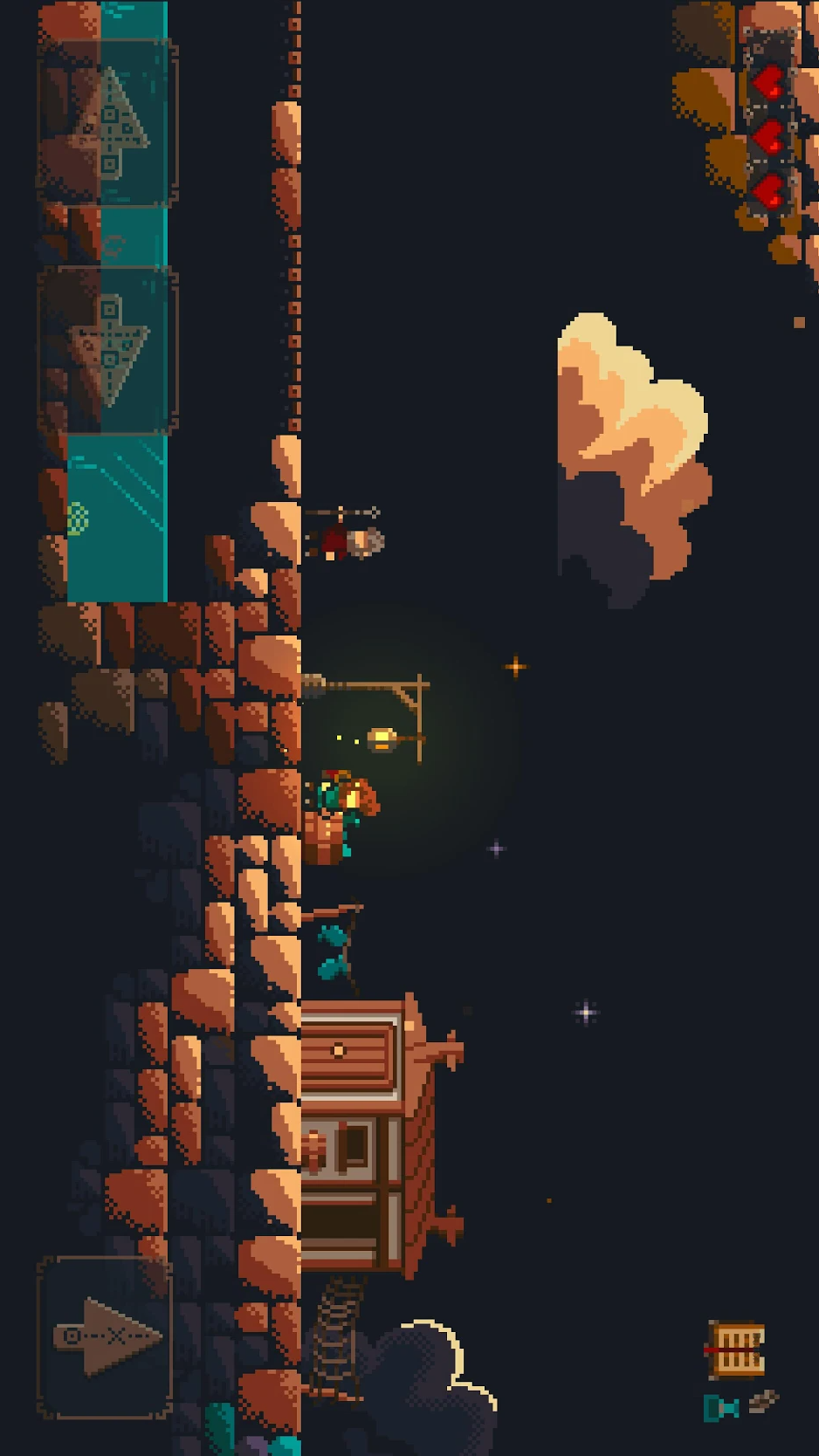819x1456 pixels.
Task: Open the journal book icon
Action: (x=737, y=1350)
